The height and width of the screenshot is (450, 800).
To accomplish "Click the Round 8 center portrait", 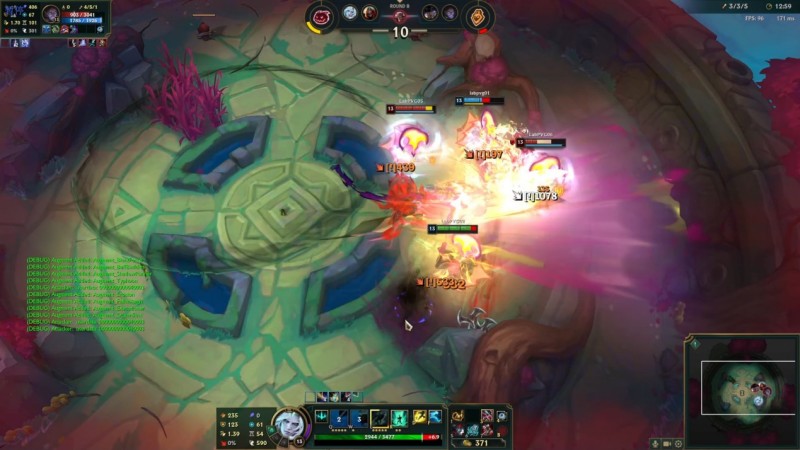I will click(x=400, y=15).
